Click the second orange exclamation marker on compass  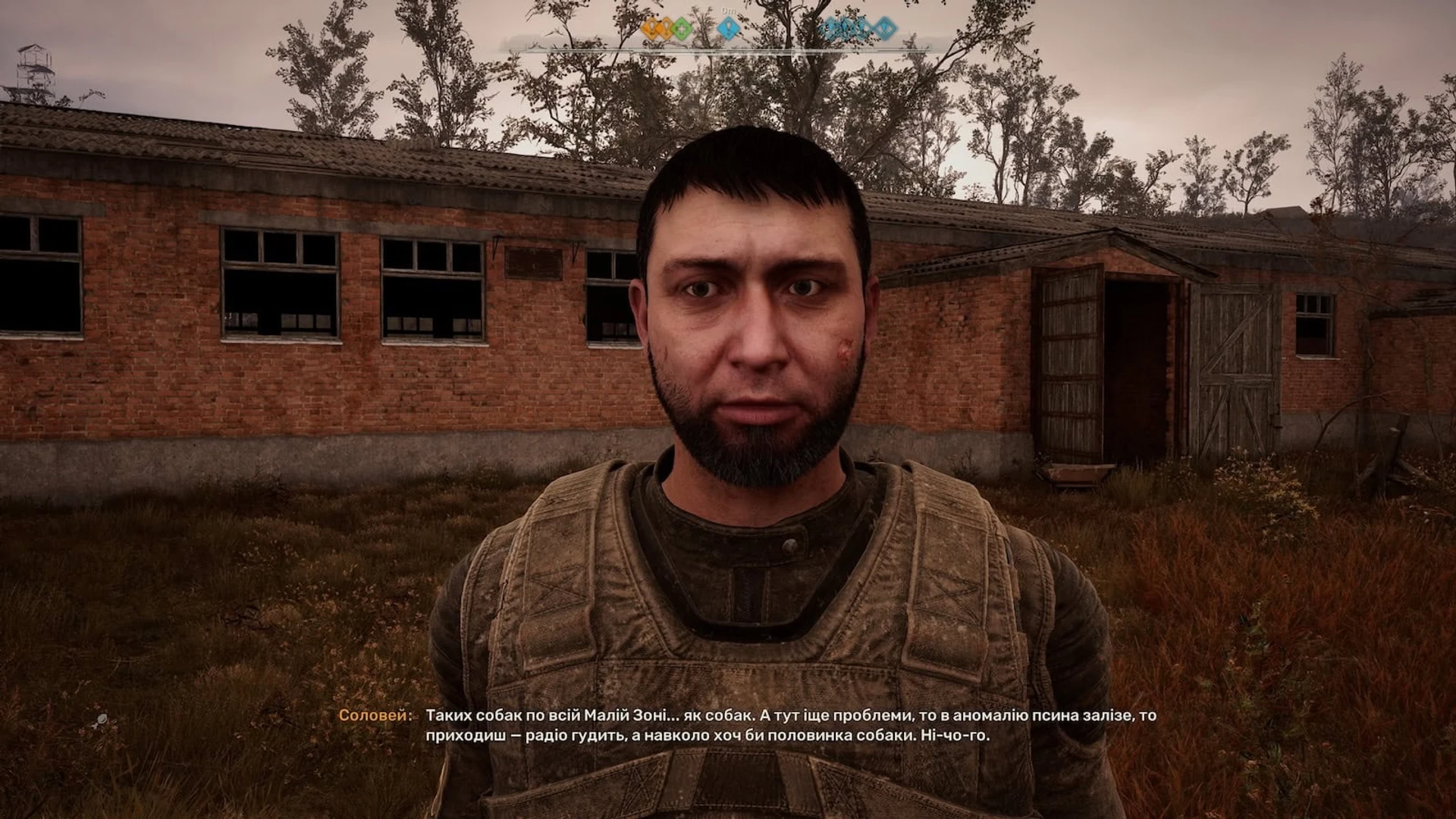665,29
